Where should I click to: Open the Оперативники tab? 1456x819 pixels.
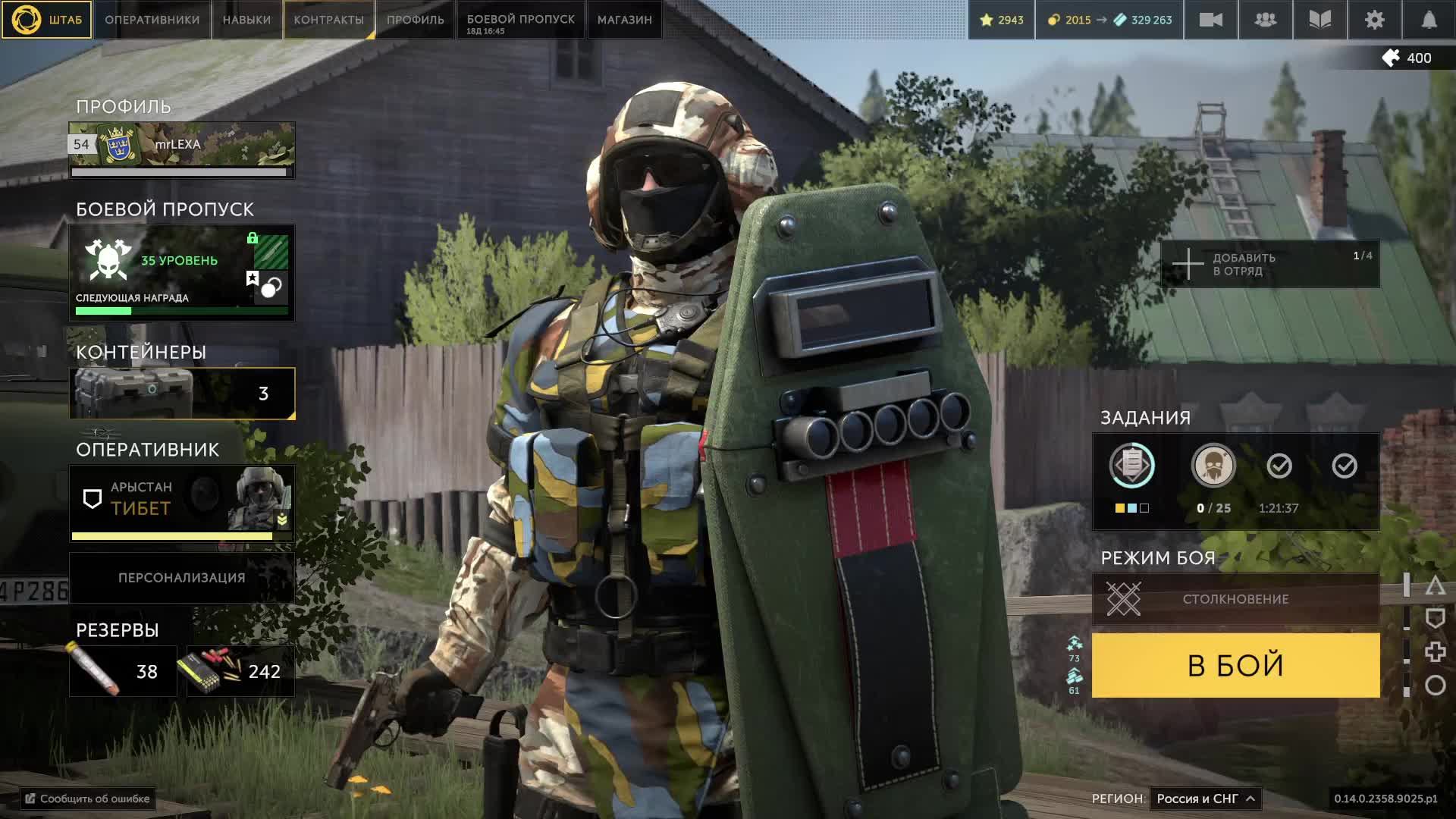point(152,20)
